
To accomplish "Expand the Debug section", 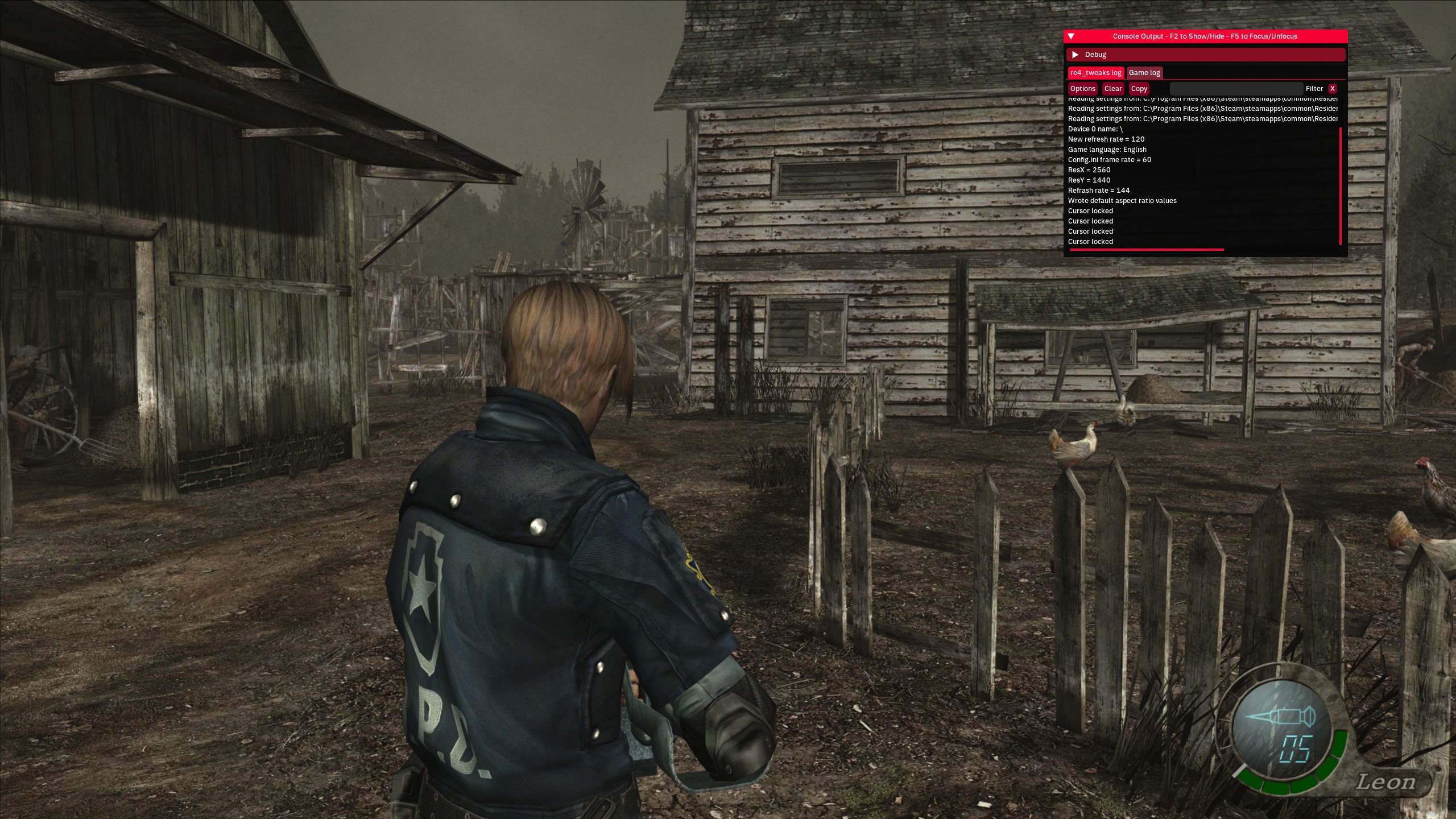I will [x=1075, y=55].
